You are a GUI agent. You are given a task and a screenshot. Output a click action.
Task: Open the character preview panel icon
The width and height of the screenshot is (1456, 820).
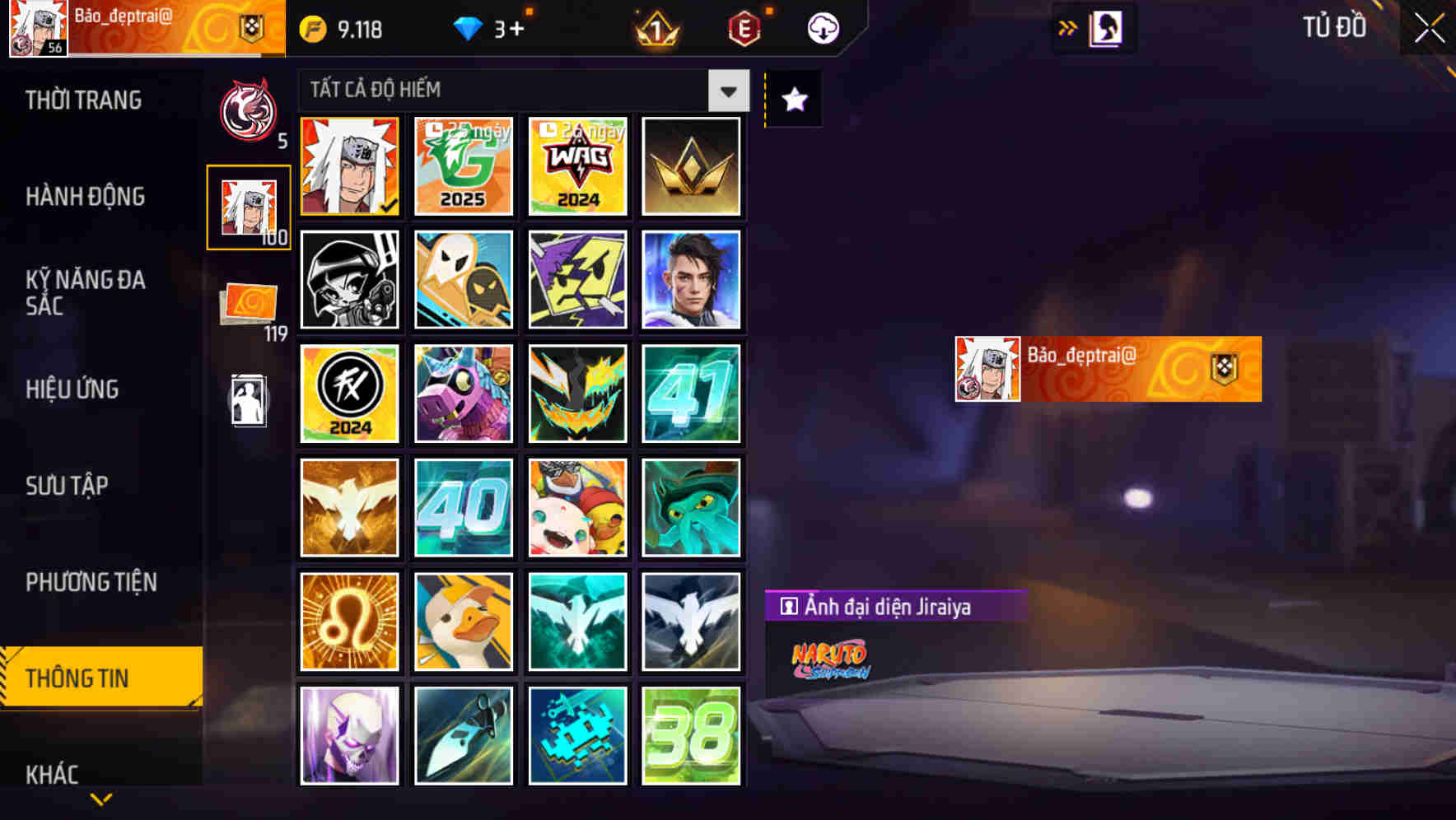point(1106,26)
